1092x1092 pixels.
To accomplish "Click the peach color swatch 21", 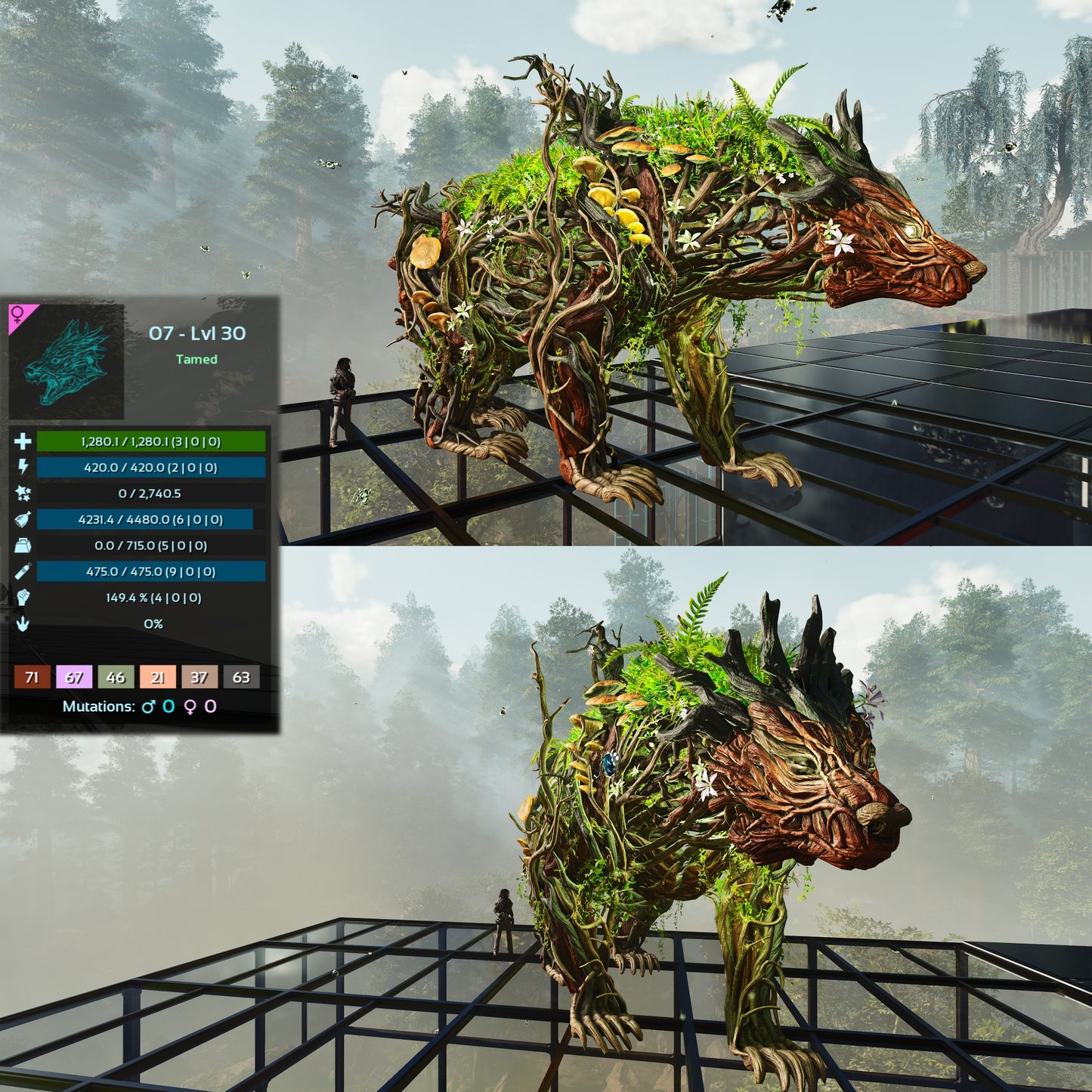I will pos(157,677).
